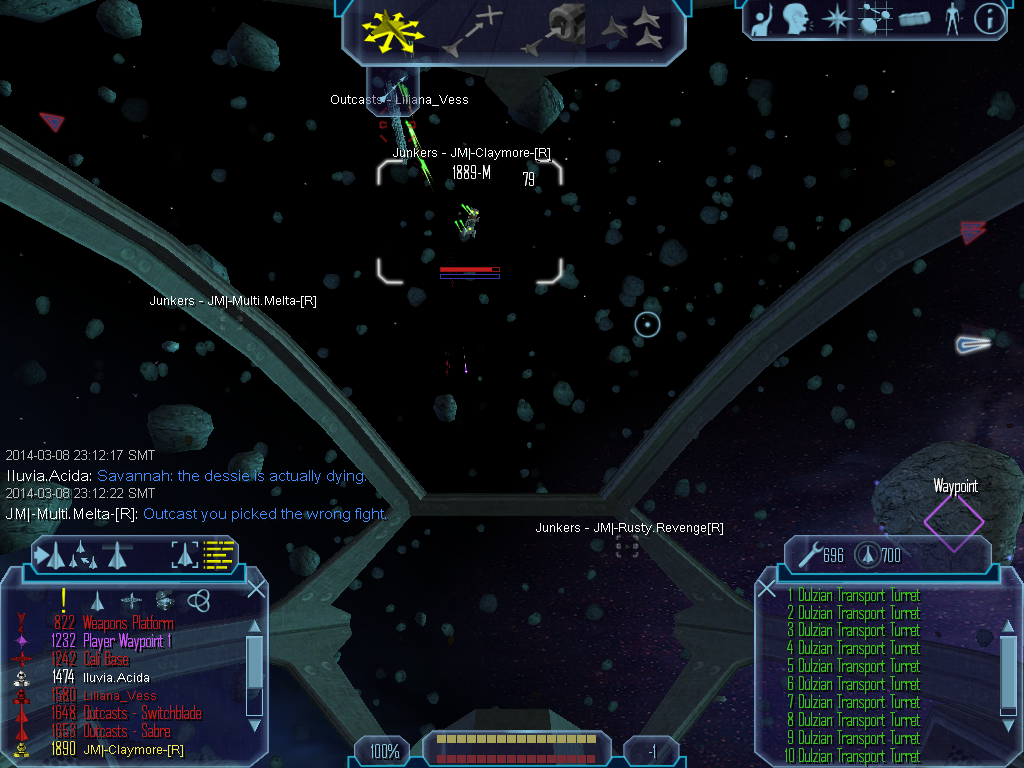
Task: Target Cali Base in the contact list
Action: 106,659
